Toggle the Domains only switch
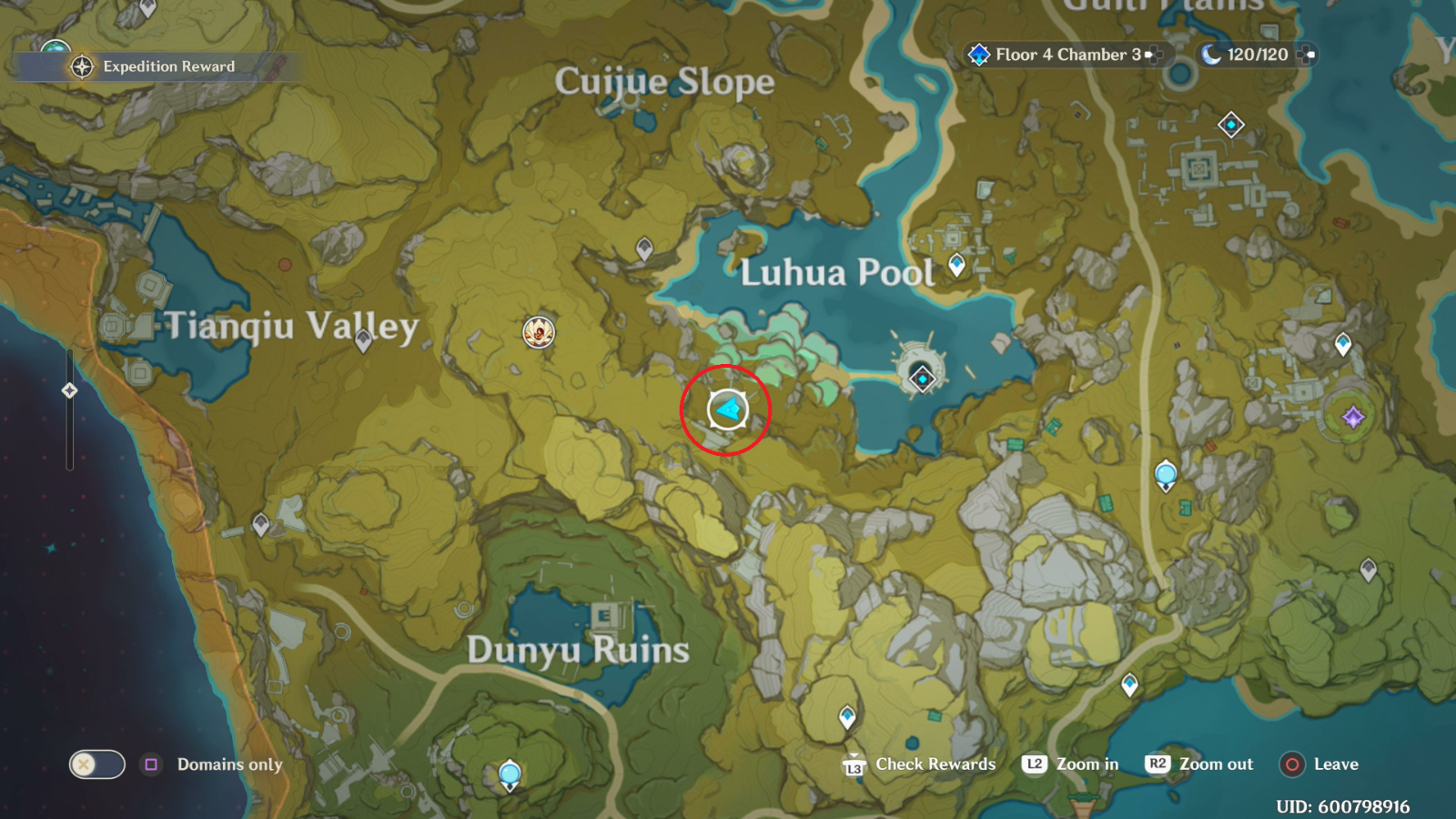Image resolution: width=1456 pixels, height=819 pixels. tap(96, 764)
